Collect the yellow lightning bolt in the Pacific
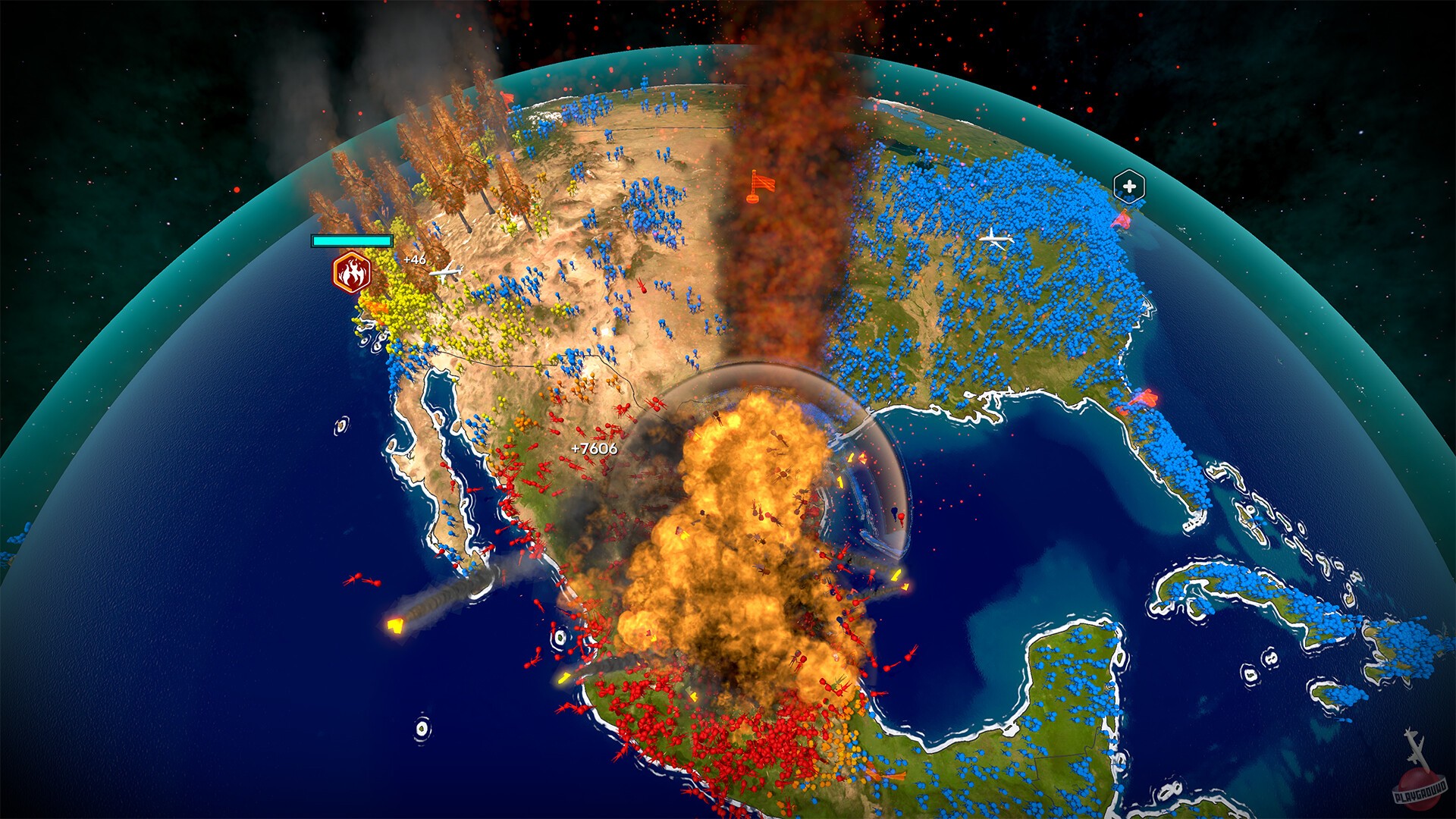 (394, 627)
